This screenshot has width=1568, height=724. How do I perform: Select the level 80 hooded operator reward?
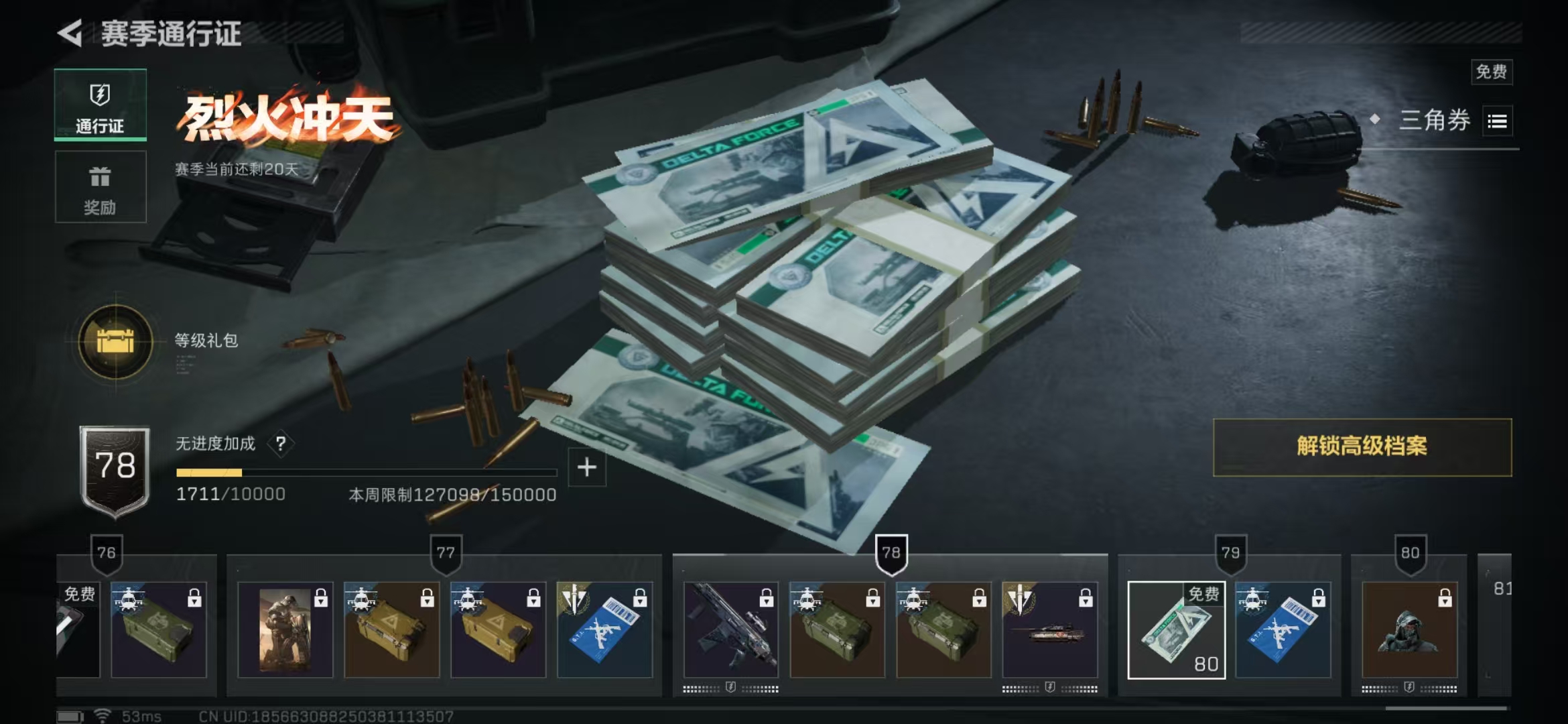(x=1409, y=630)
